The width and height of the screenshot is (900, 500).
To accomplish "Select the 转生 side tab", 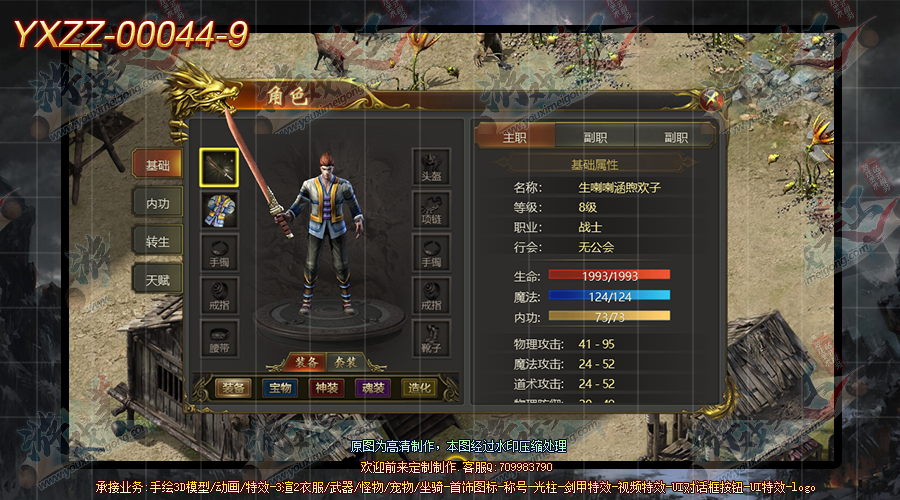I will [x=158, y=242].
